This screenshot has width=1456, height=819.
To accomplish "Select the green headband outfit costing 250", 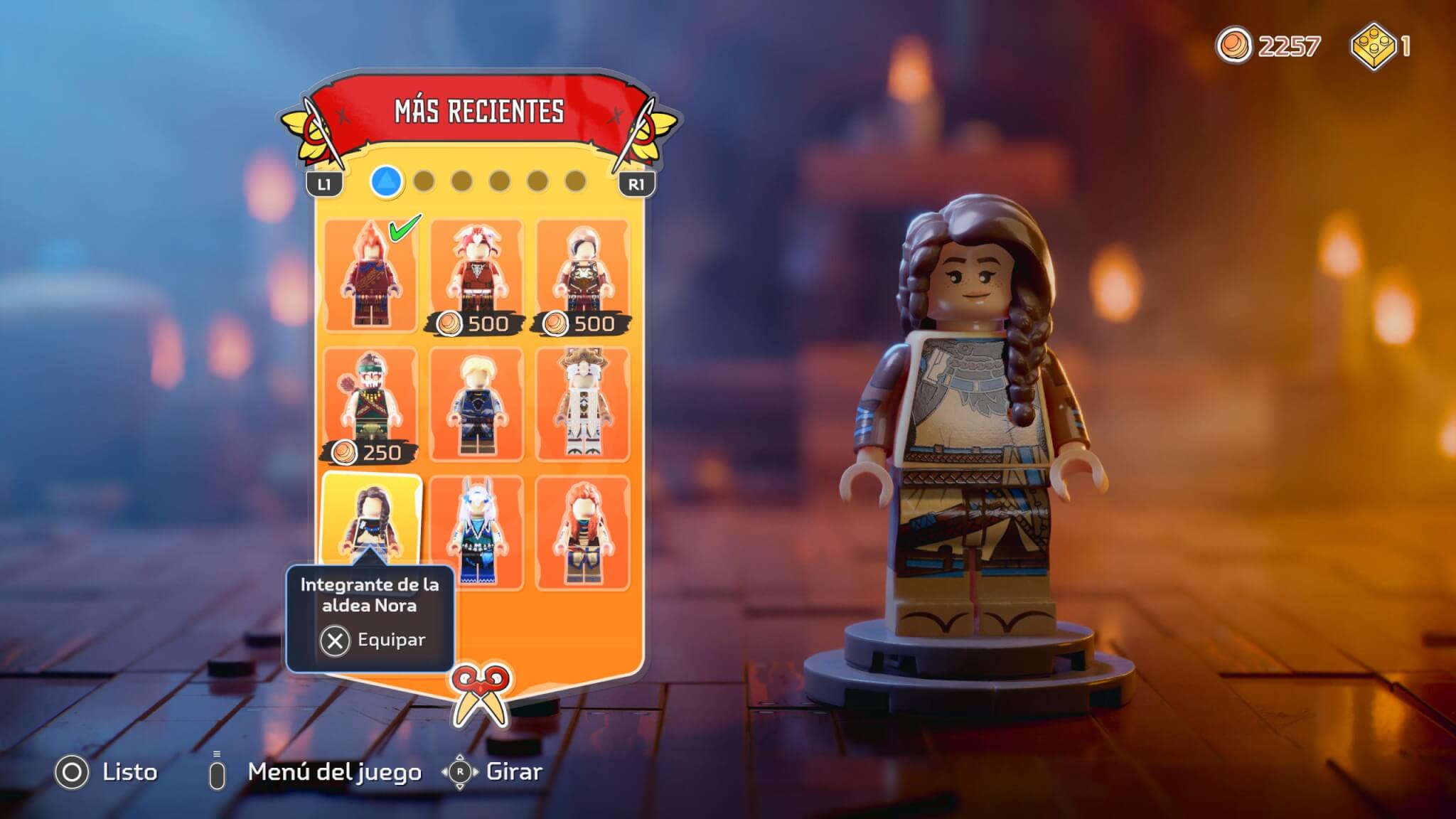I will tap(370, 404).
